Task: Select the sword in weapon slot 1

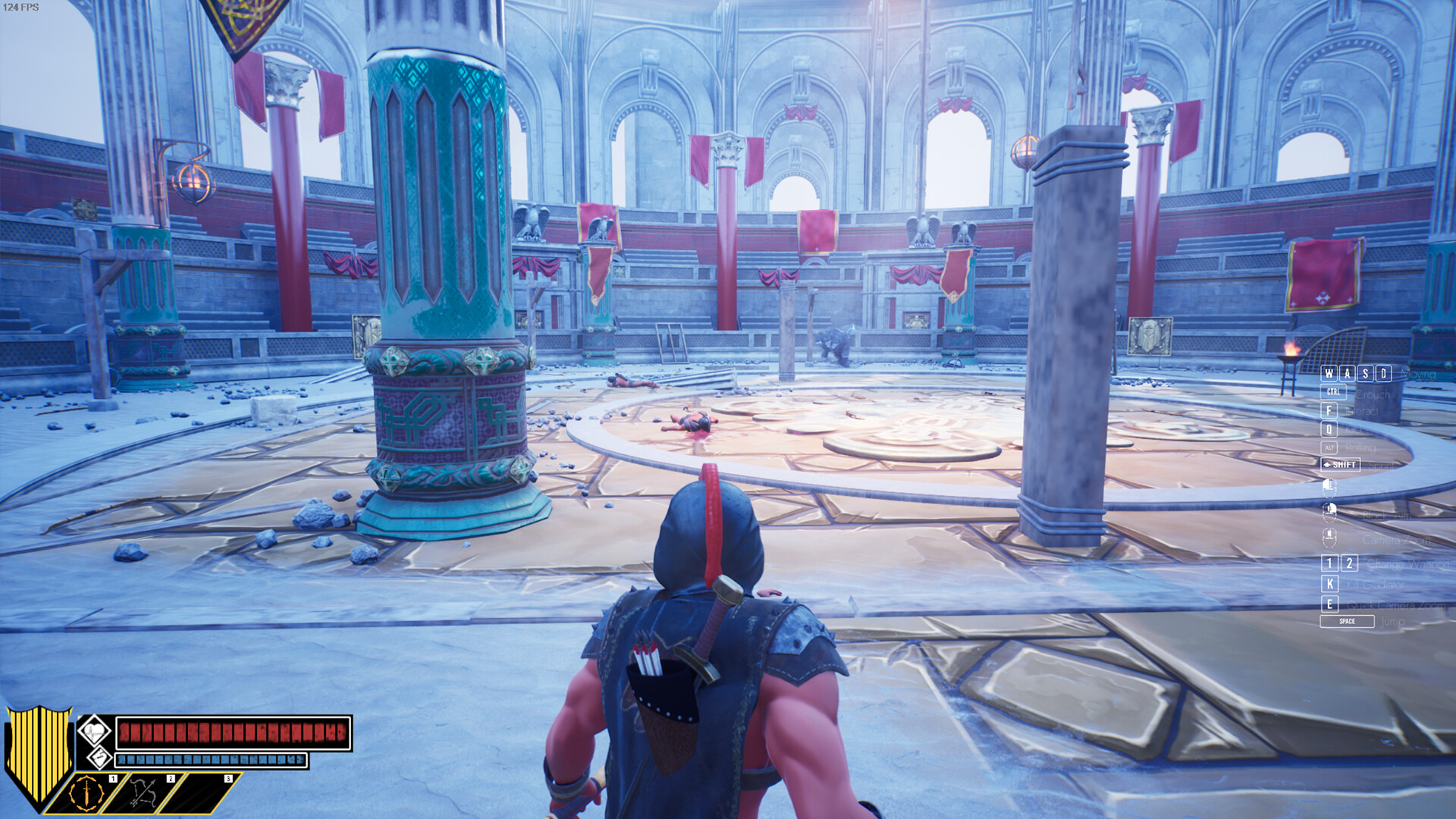Action: click(87, 794)
